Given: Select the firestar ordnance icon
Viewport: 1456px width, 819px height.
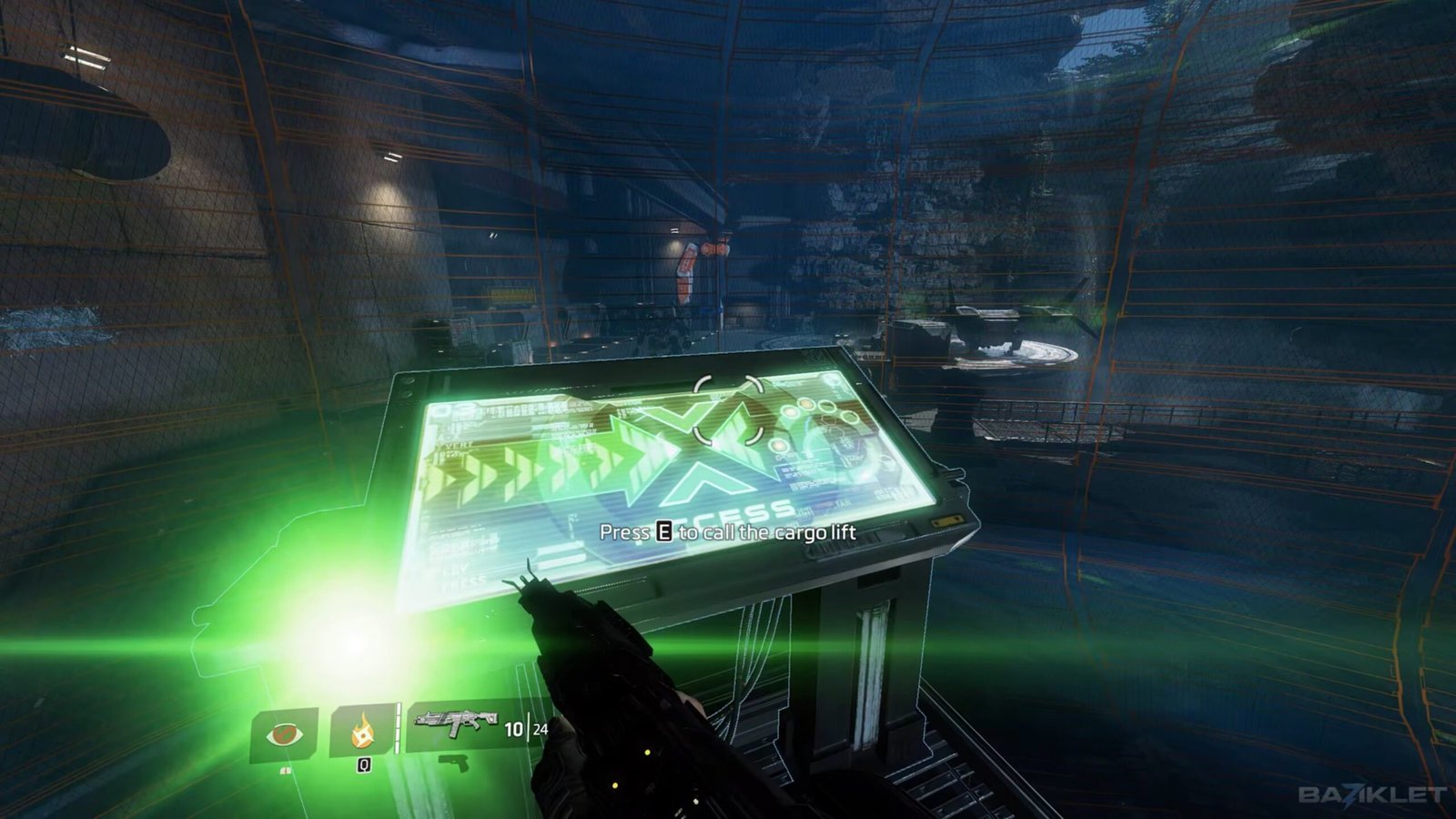Looking at the screenshot, I should click(x=362, y=730).
